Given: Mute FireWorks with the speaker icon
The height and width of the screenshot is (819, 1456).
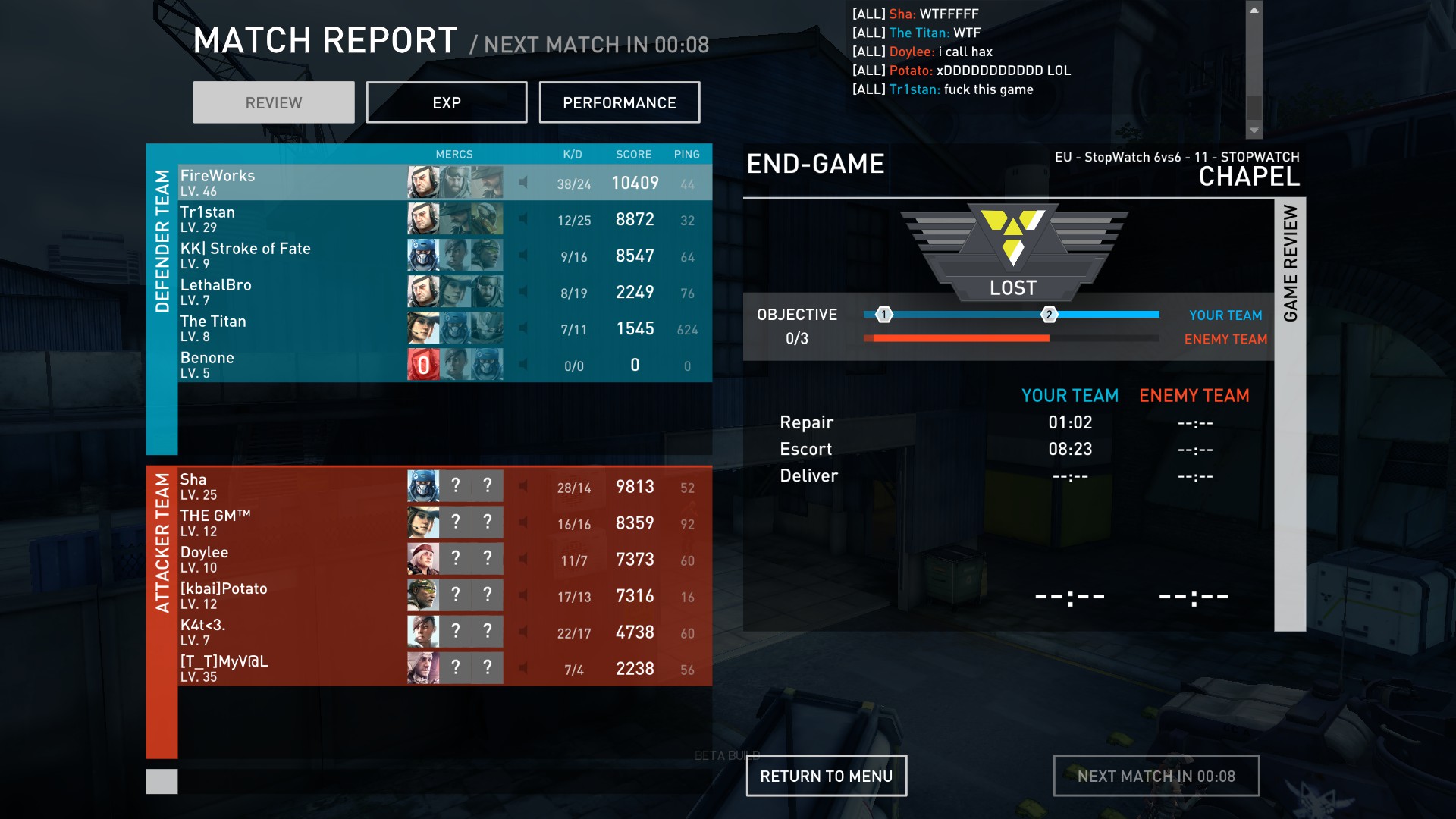Looking at the screenshot, I should pos(523,183).
